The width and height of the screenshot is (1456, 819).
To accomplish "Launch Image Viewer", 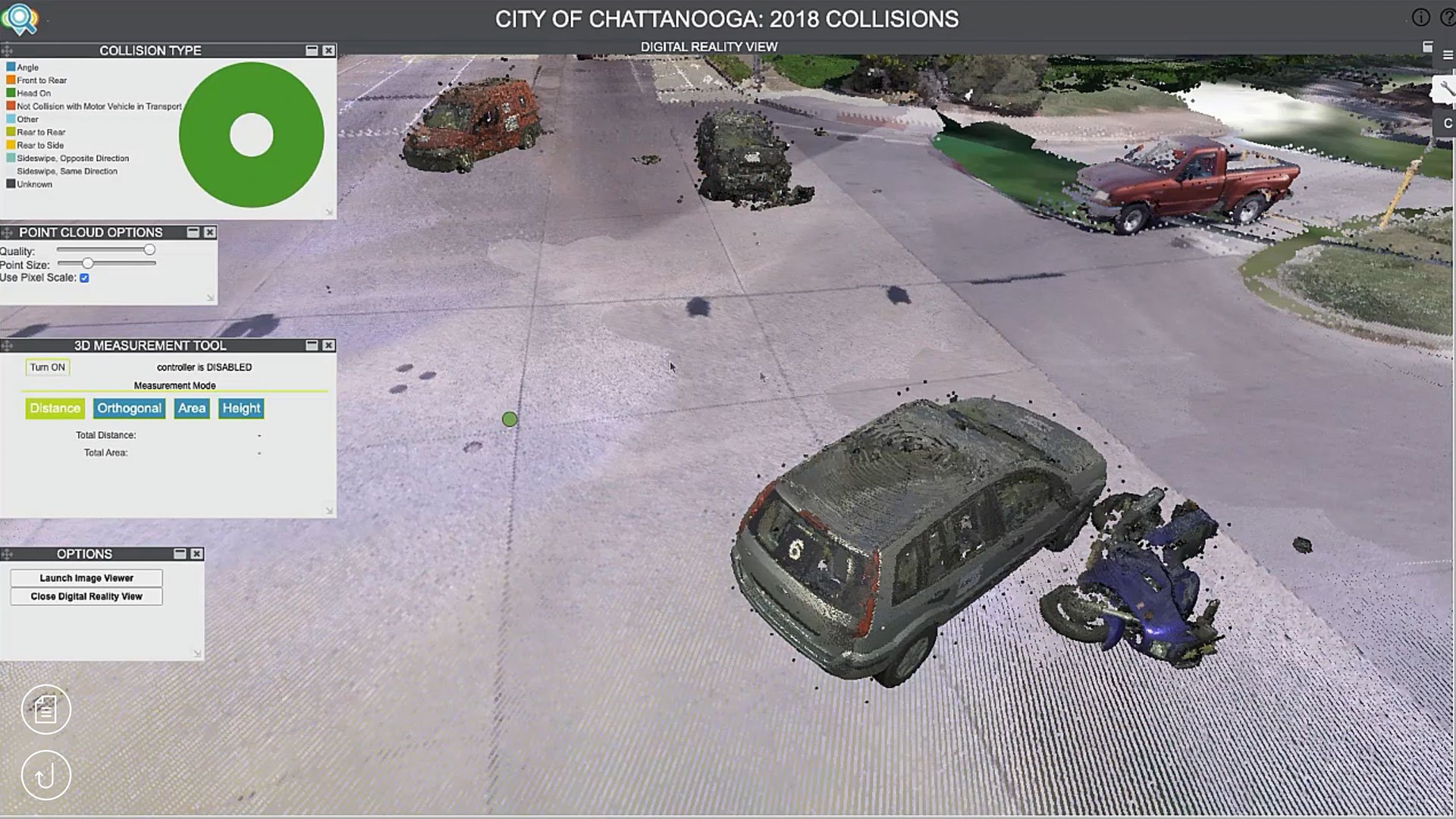I will (86, 578).
